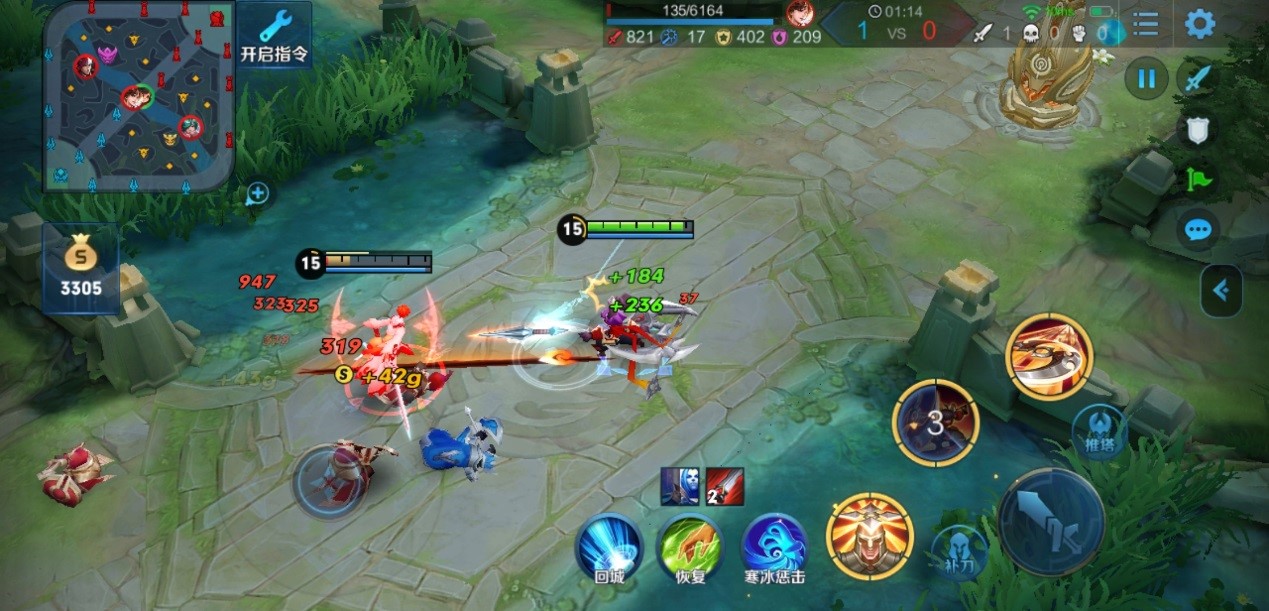Open the 开启指令 command button
Screen dimensions: 1269x611
274,35
